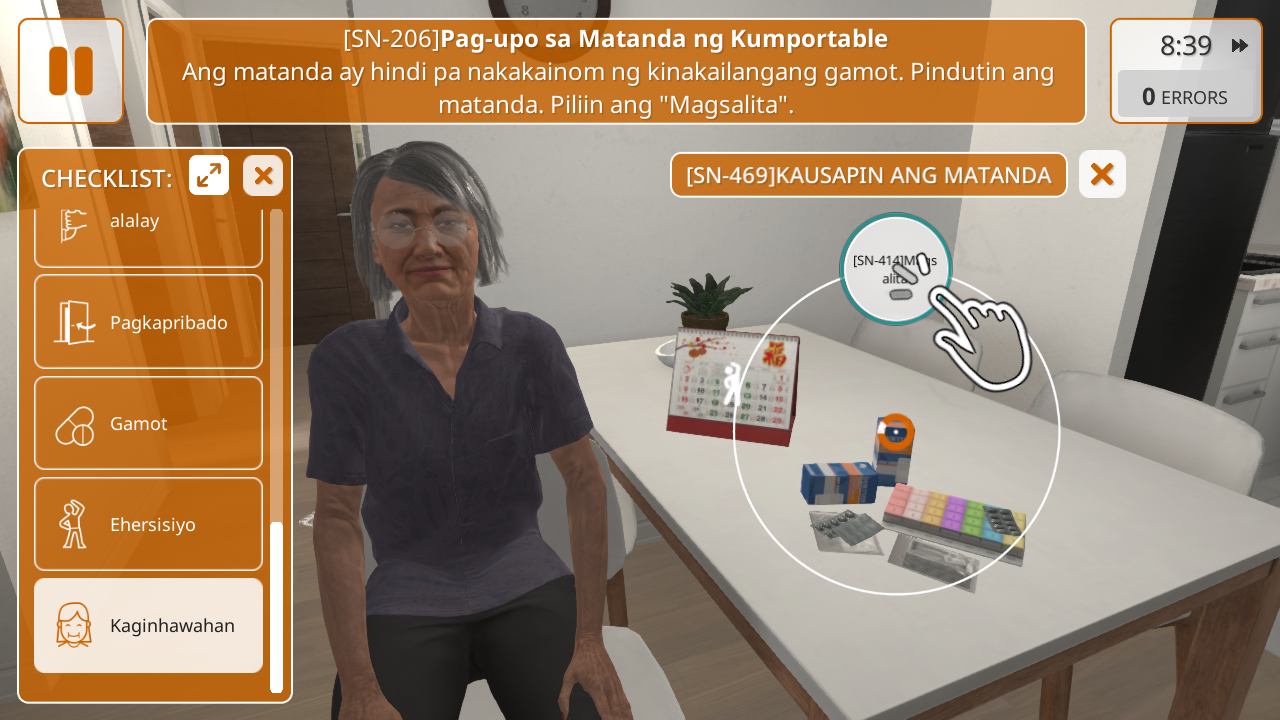The width and height of the screenshot is (1280, 720).
Task: Select the Pagkapribado checklist item
Action: (x=148, y=322)
